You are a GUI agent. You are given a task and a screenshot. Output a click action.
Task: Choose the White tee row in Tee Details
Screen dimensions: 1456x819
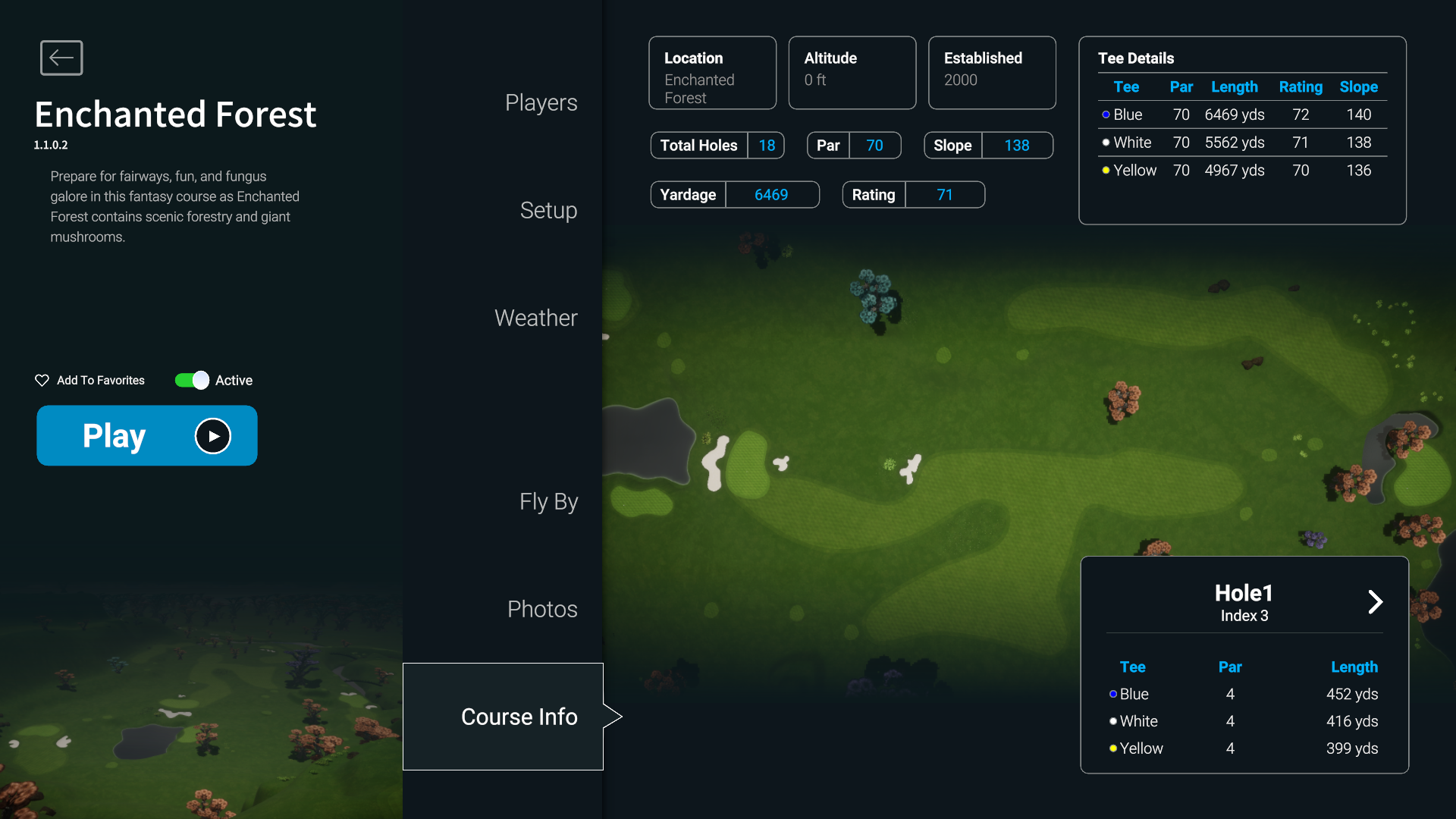(x=1242, y=143)
